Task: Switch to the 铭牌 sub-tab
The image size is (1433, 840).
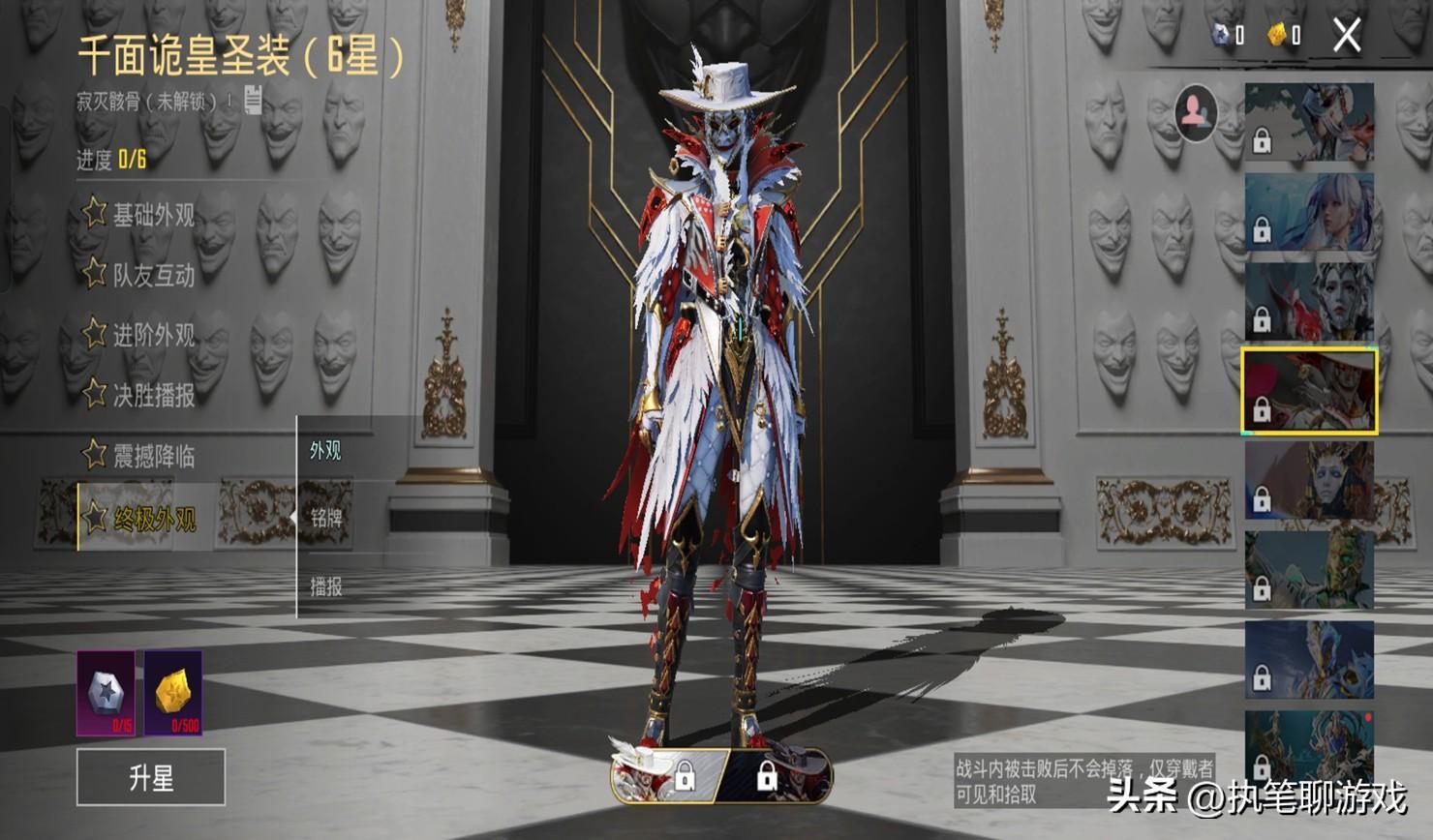Action: point(326,518)
